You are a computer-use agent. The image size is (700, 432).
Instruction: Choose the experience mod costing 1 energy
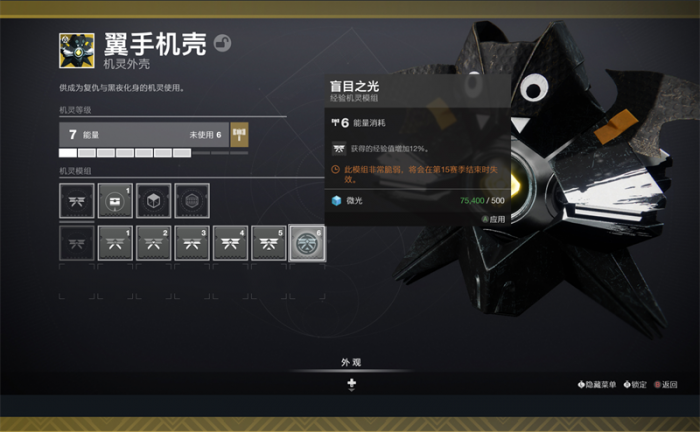pos(115,243)
